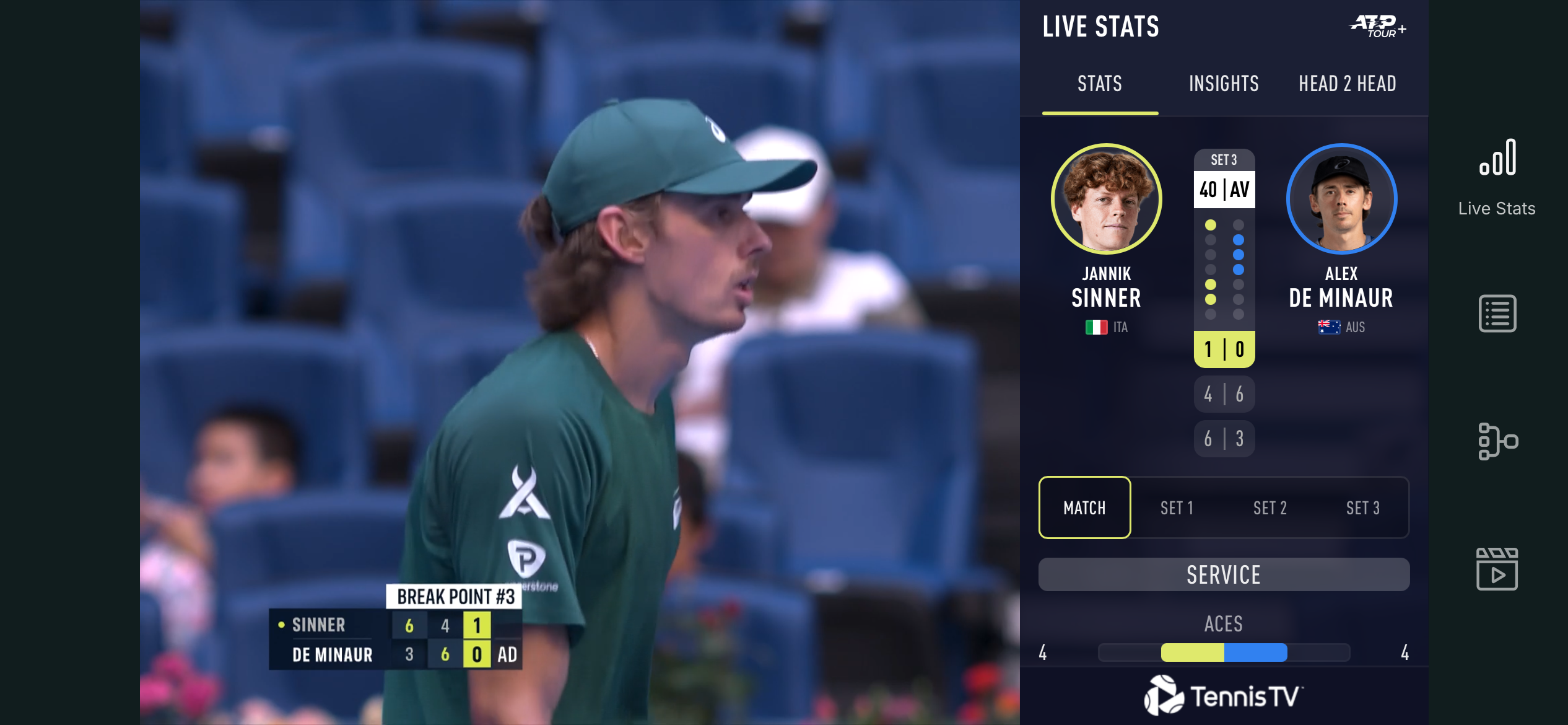Select Alex De Minaur's player photo
This screenshot has width=1568, height=725.
[1341, 199]
